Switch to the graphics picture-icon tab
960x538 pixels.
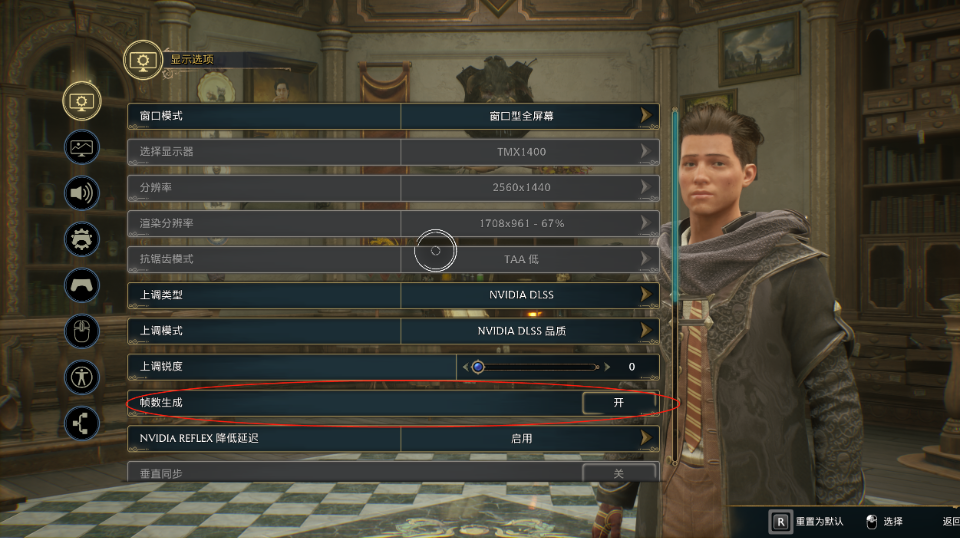[x=82, y=146]
